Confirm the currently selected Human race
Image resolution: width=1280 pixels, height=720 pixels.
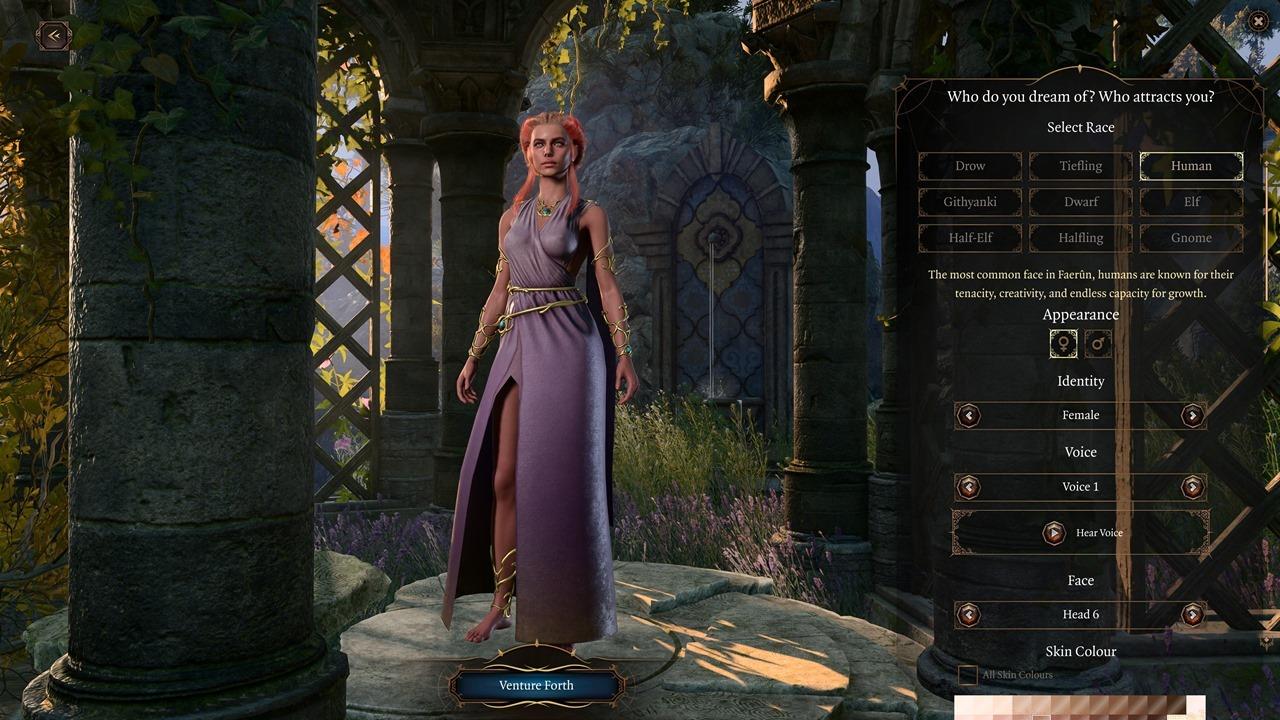point(1191,166)
